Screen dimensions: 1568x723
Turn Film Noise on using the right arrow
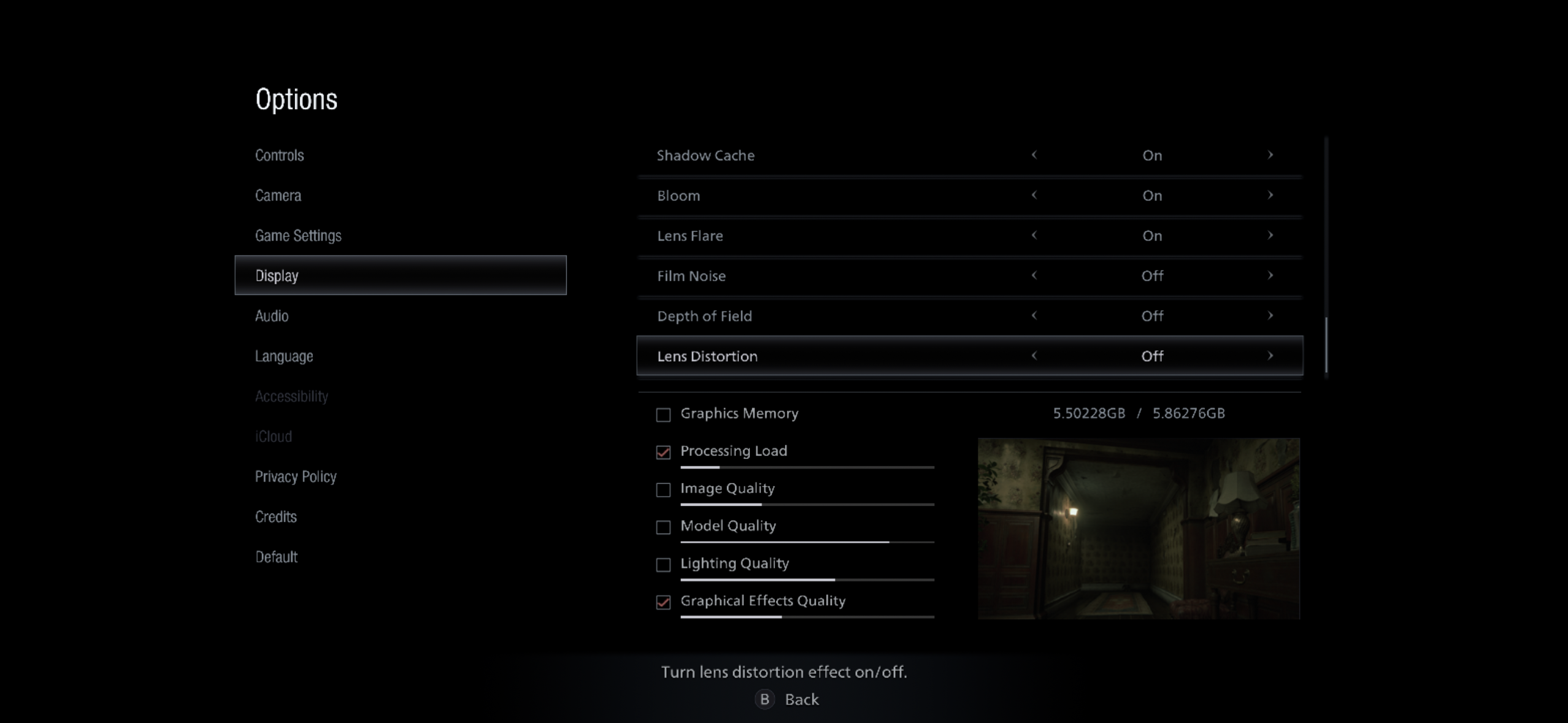coord(1270,276)
